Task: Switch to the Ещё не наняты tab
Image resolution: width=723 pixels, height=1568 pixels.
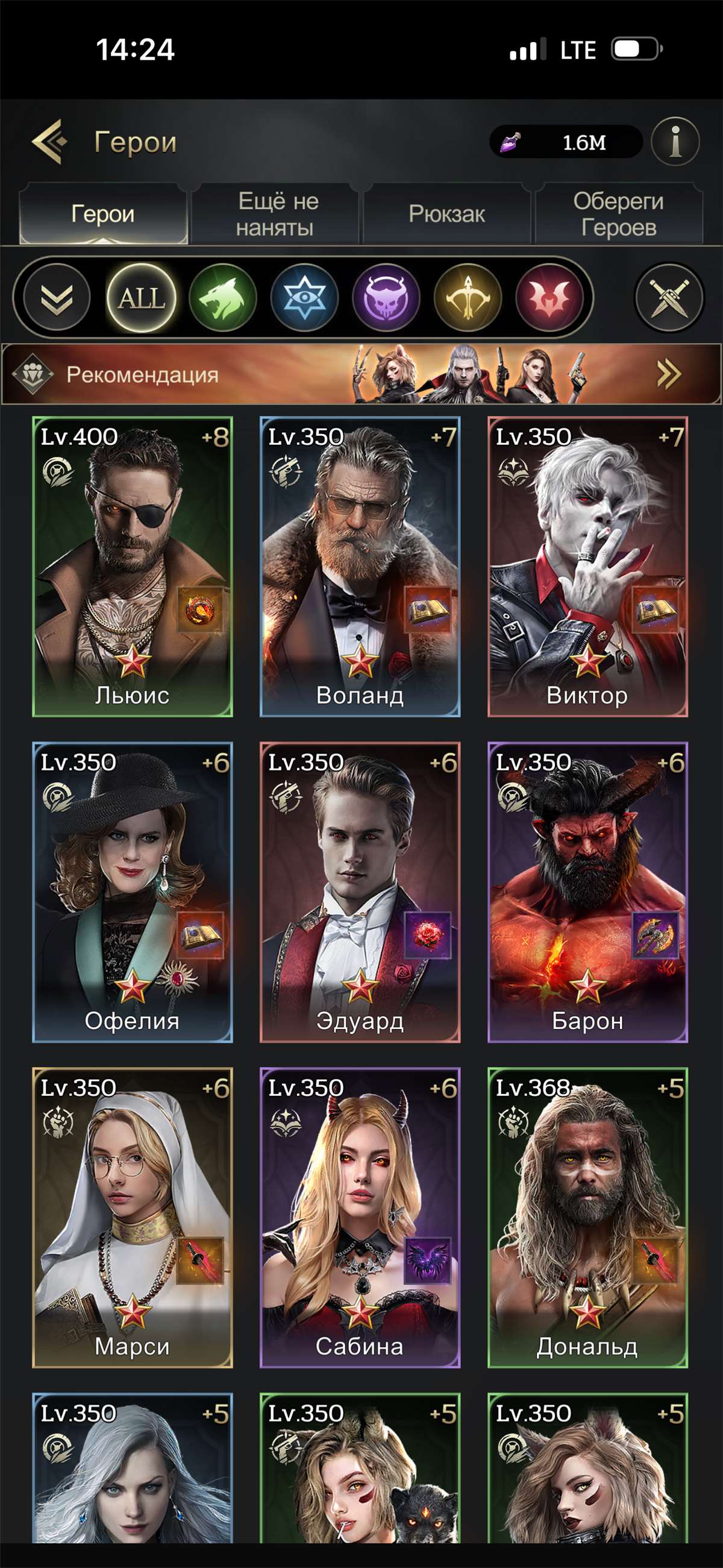Action: [x=277, y=214]
